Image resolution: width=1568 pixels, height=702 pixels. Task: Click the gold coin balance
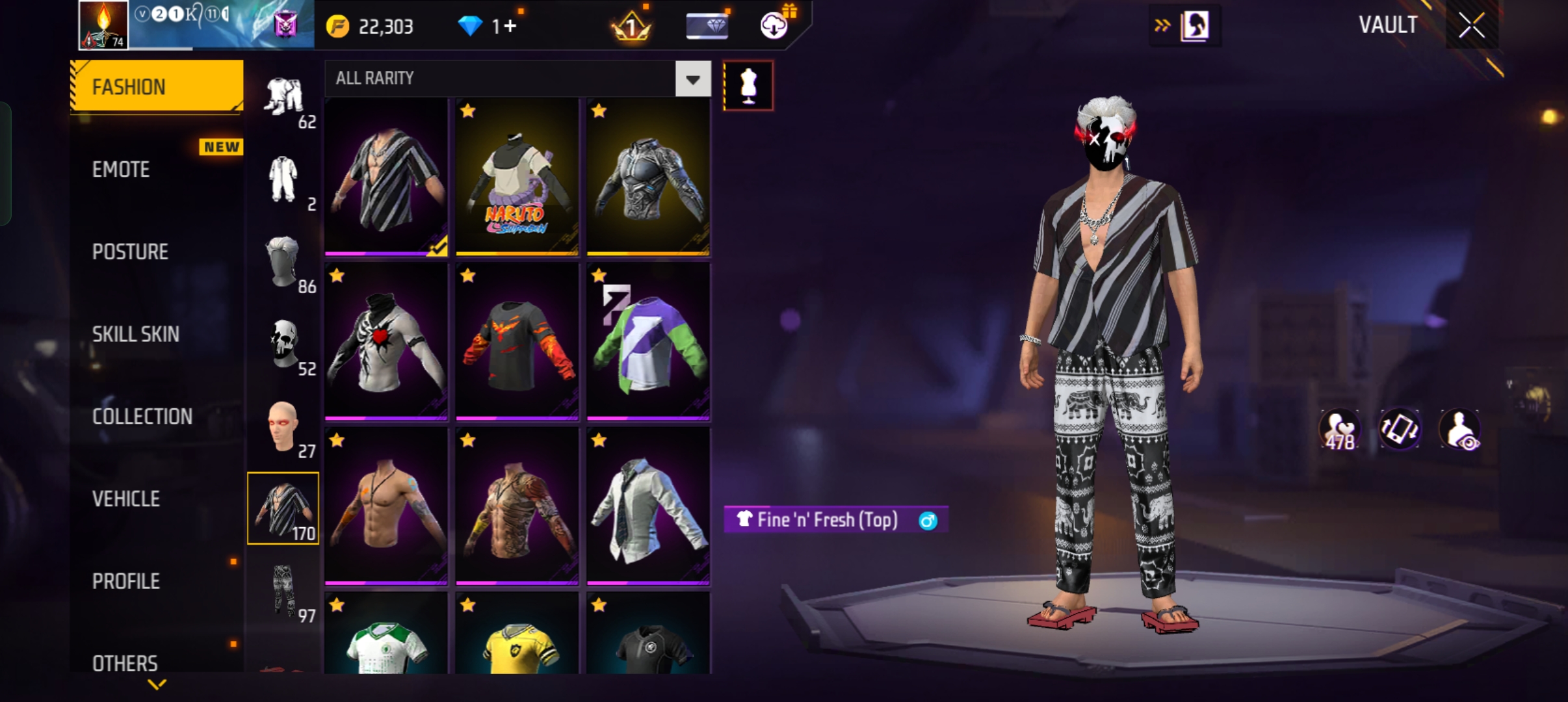point(371,27)
